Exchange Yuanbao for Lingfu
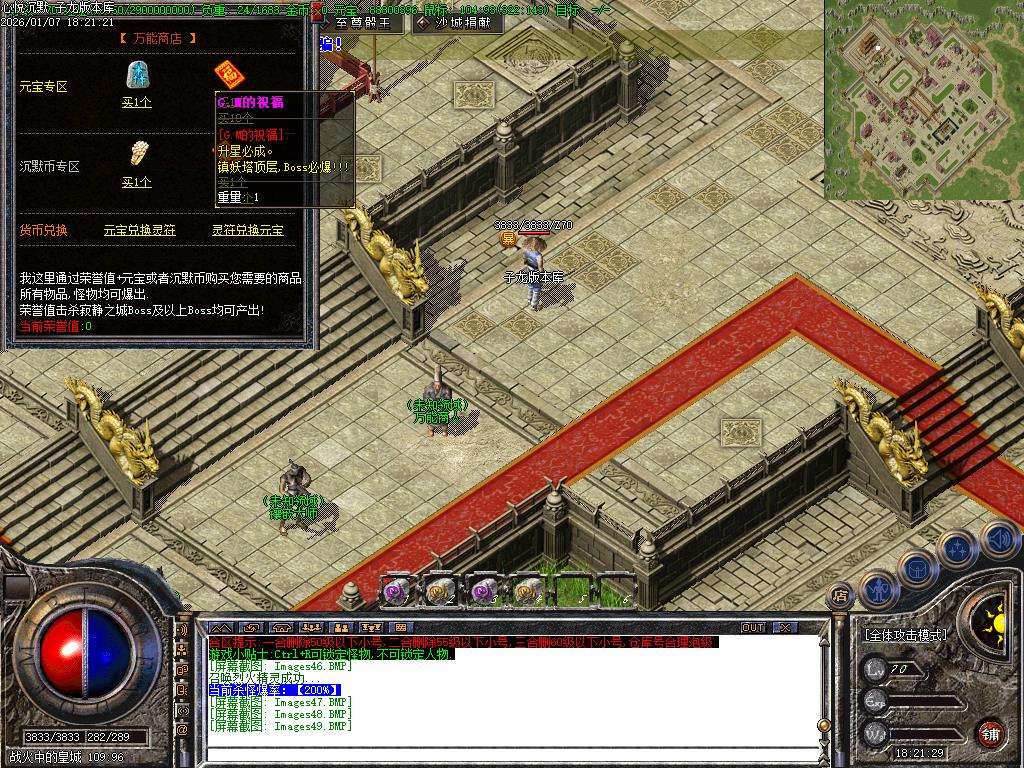The width and height of the screenshot is (1024, 768). (x=139, y=230)
